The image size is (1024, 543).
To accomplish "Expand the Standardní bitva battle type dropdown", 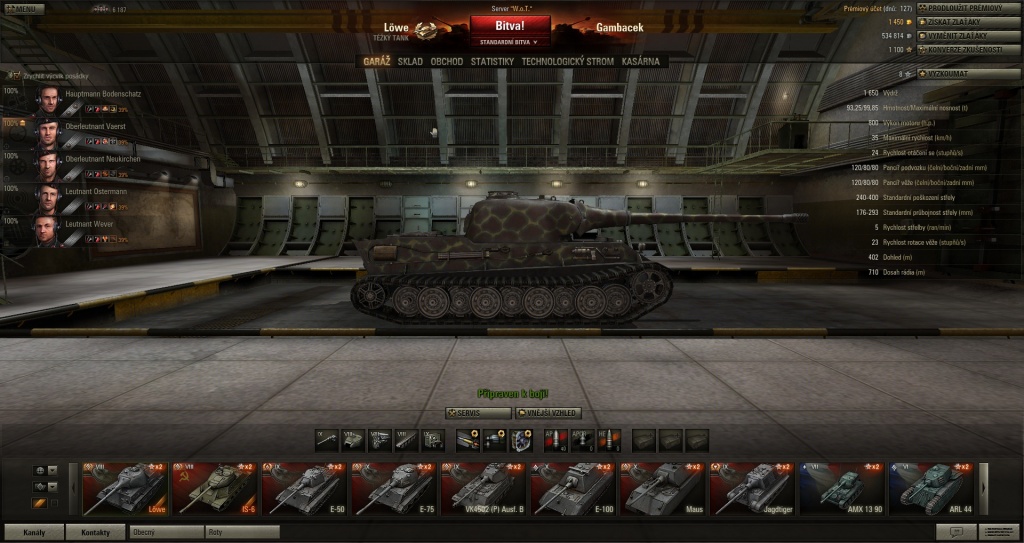I will click(x=510, y=43).
